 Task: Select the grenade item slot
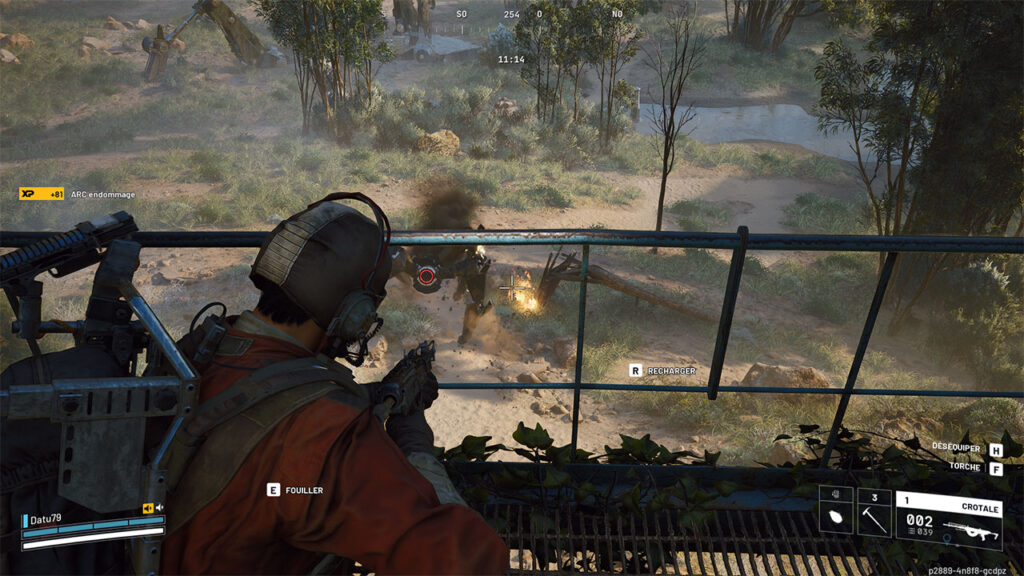pos(836,512)
